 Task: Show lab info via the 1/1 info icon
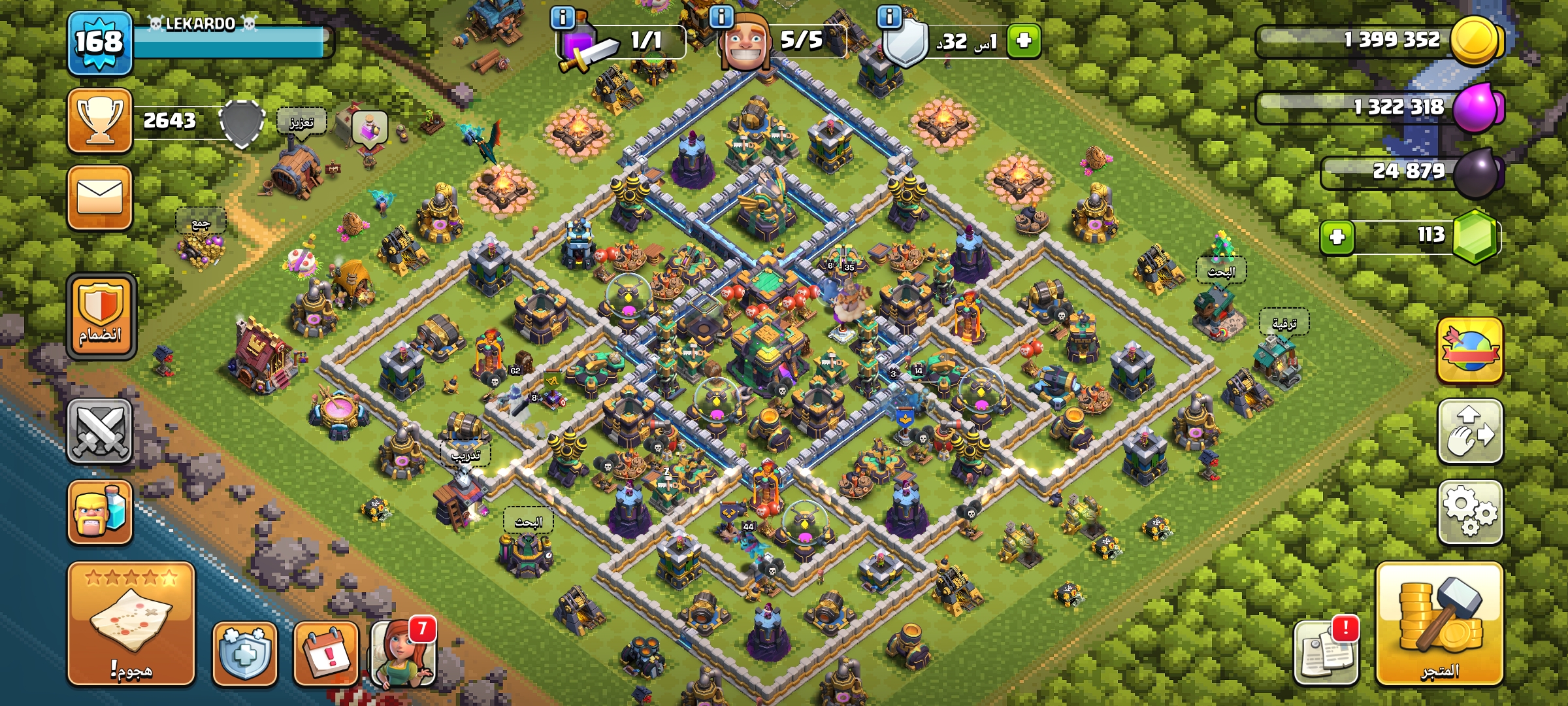(x=563, y=16)
